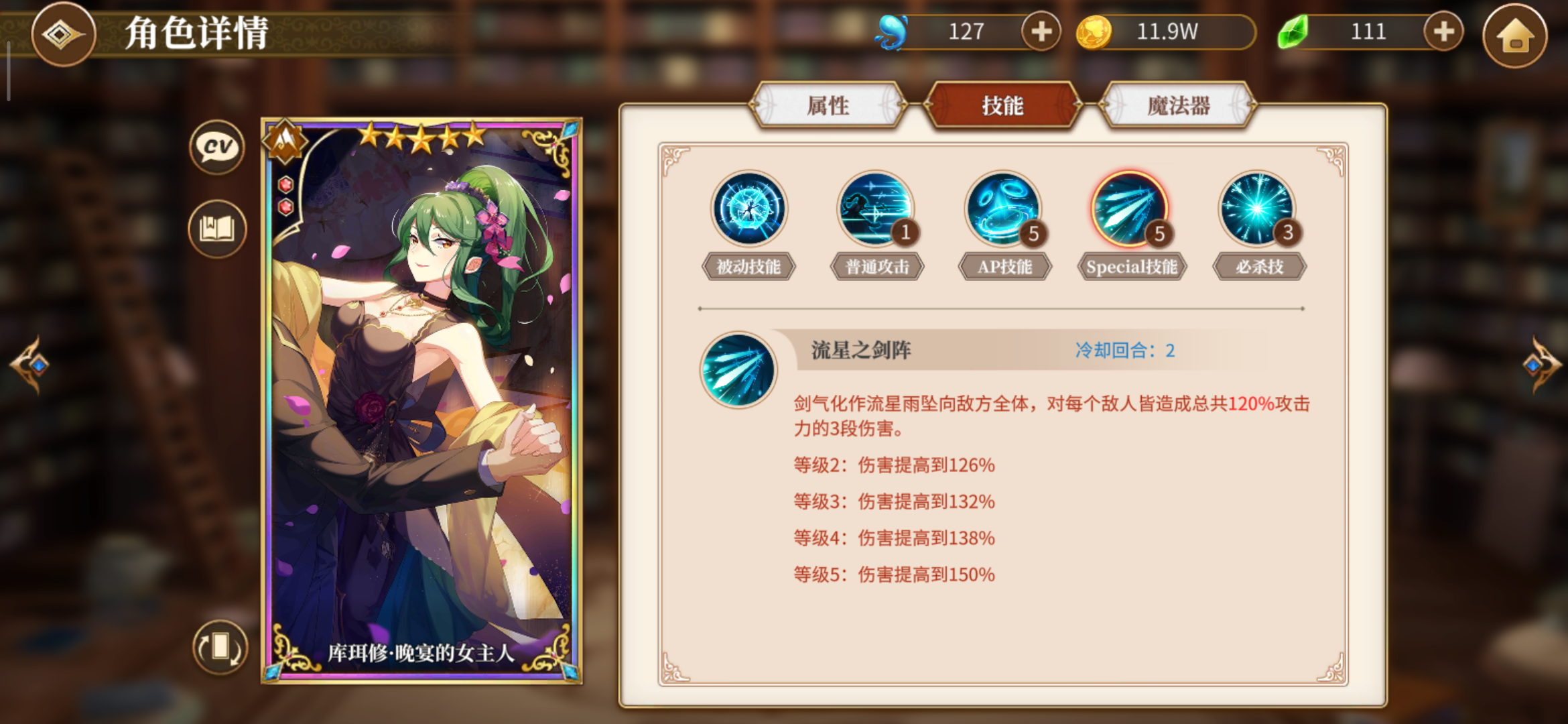This screenshot has height=724, width=1568.
Task: Flip the character card display
Action: 222,646
